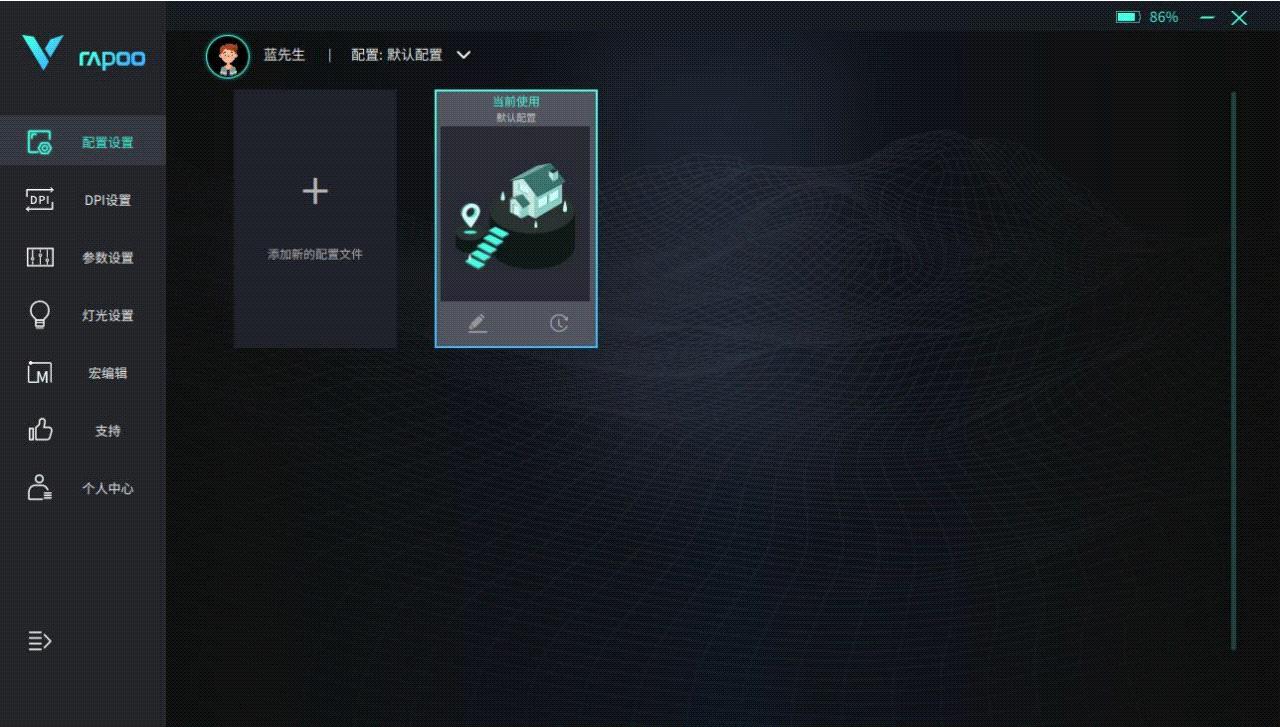Open the 支持 support section
Screen dimensions: 1280x727
click(107, 431)
